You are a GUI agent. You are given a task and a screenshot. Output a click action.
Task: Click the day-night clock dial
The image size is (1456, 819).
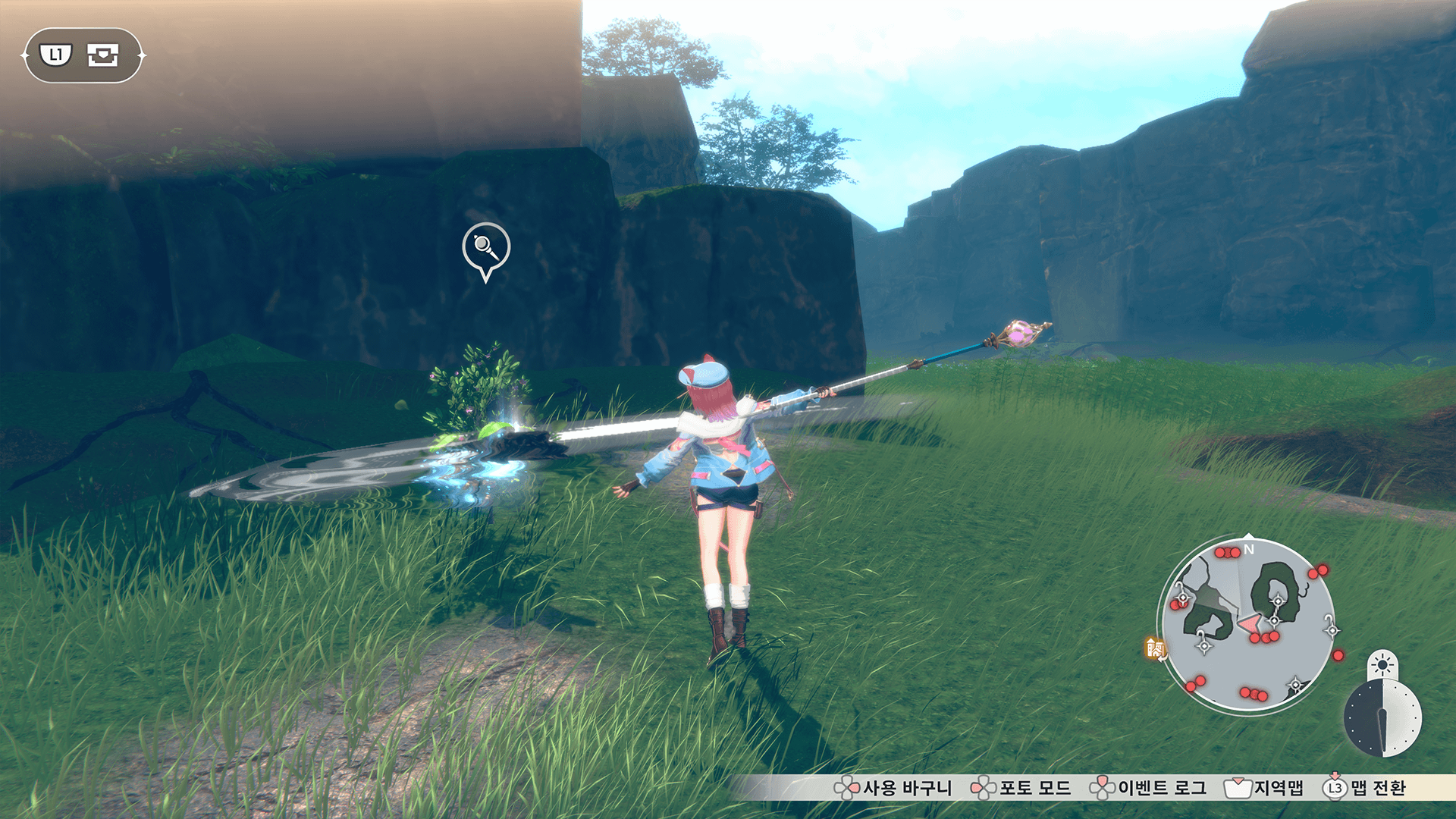[1382, 717]
